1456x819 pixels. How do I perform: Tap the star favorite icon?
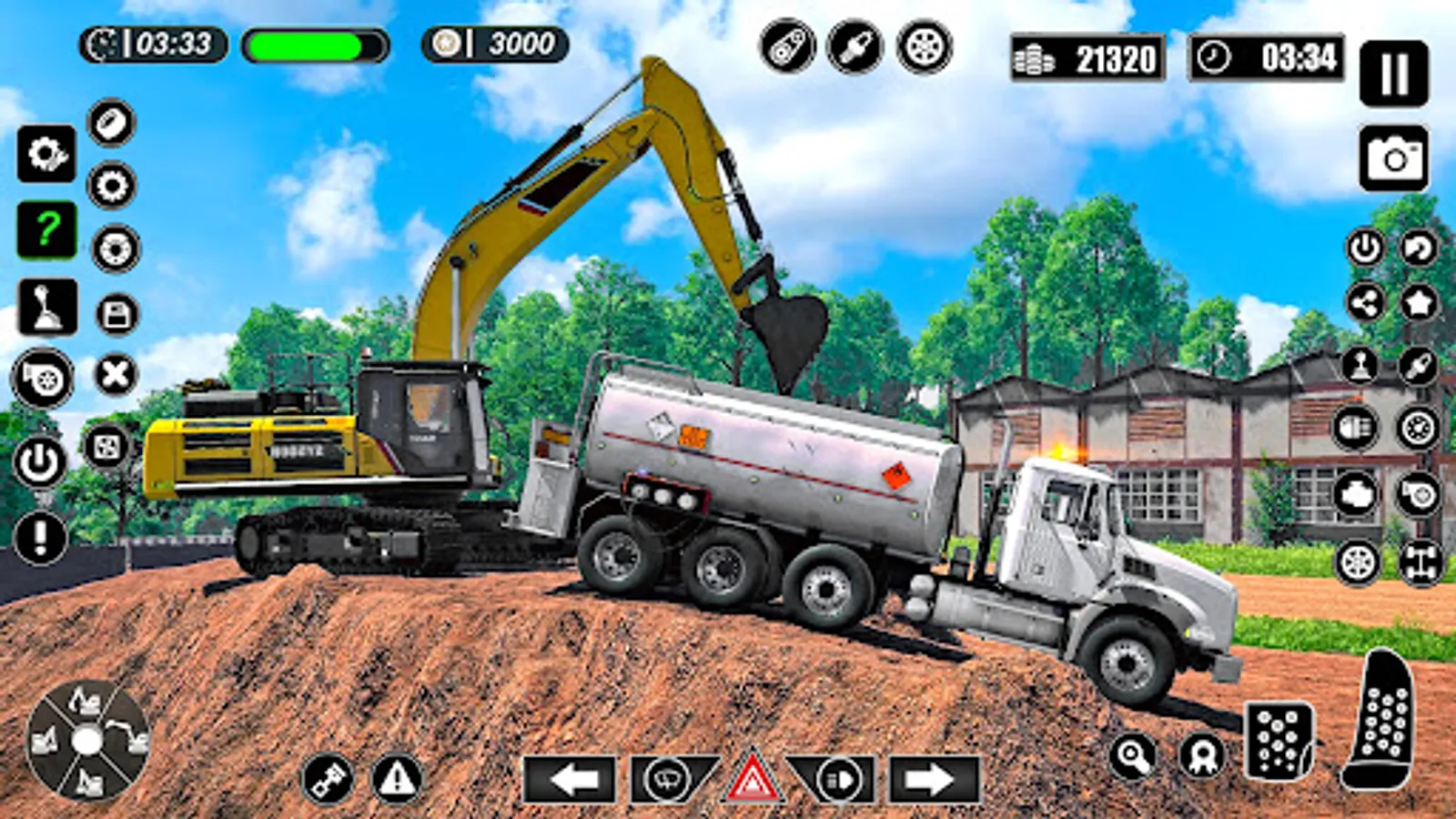pos(1418,303)
